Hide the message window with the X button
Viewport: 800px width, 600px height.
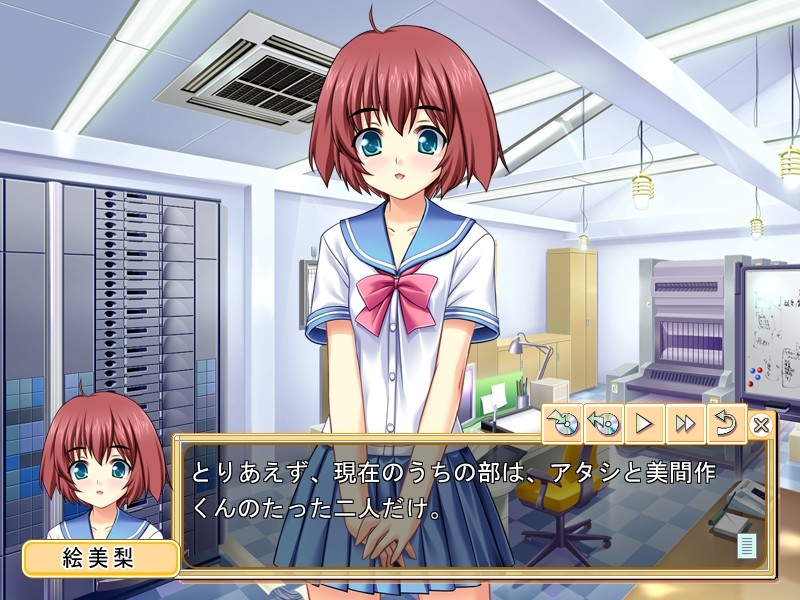[x=761, y=425]
